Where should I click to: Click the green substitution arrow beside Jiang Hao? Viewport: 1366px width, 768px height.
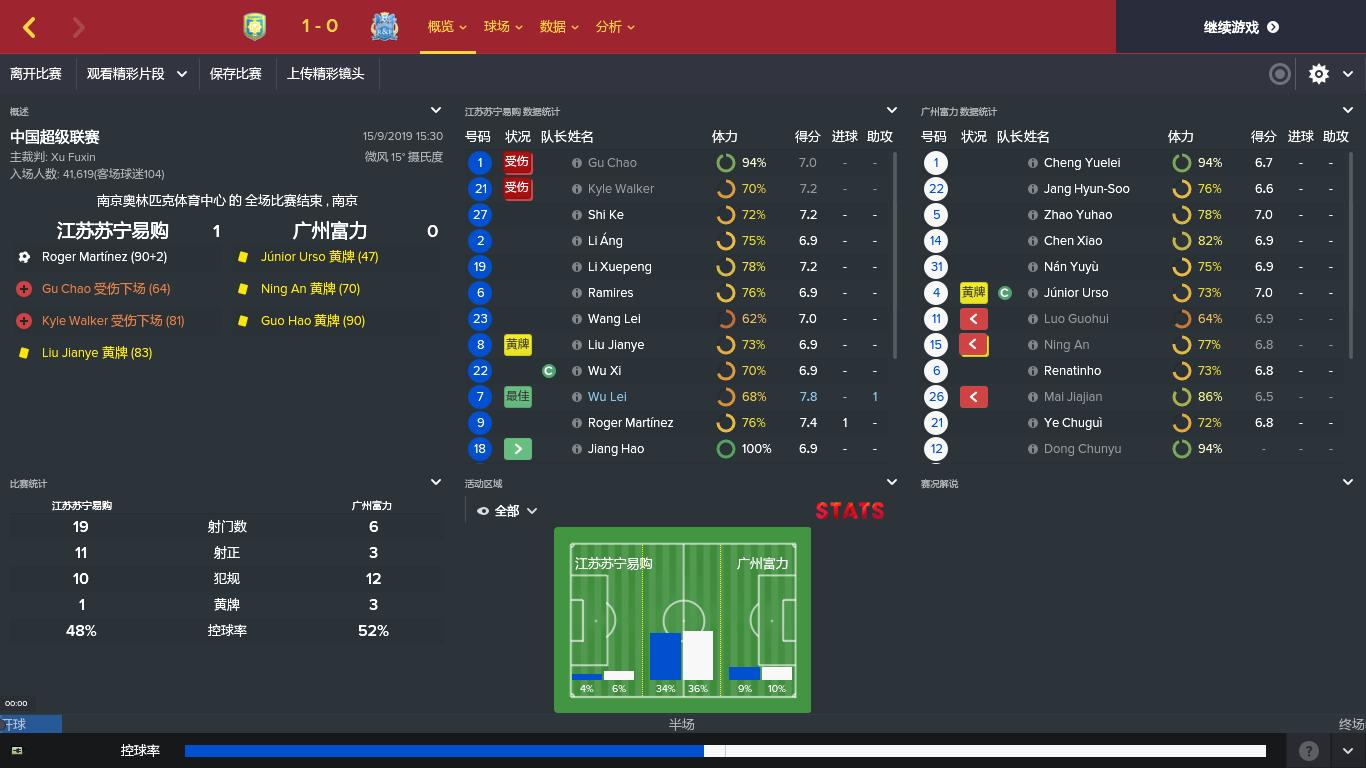518,448
